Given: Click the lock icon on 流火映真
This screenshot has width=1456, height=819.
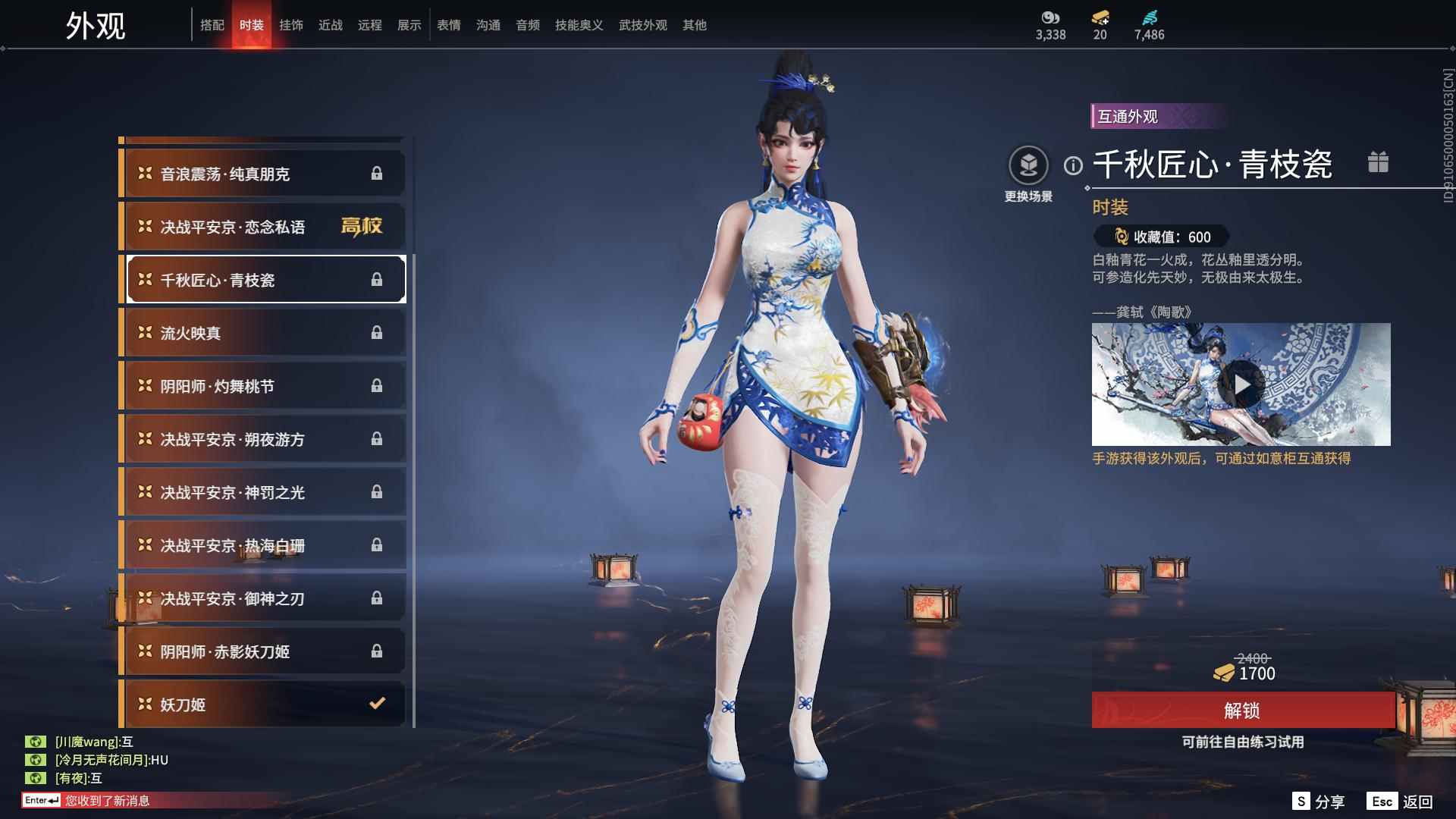Looking at the screenshot, I should tap(377, 332).
